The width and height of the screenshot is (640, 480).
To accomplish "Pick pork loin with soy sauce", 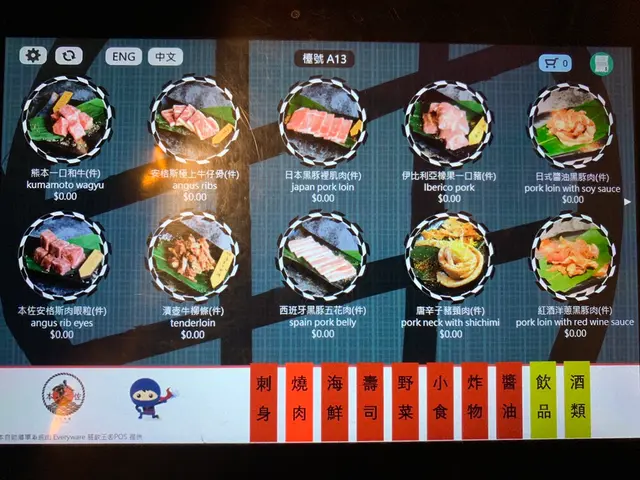I will 570,130.
